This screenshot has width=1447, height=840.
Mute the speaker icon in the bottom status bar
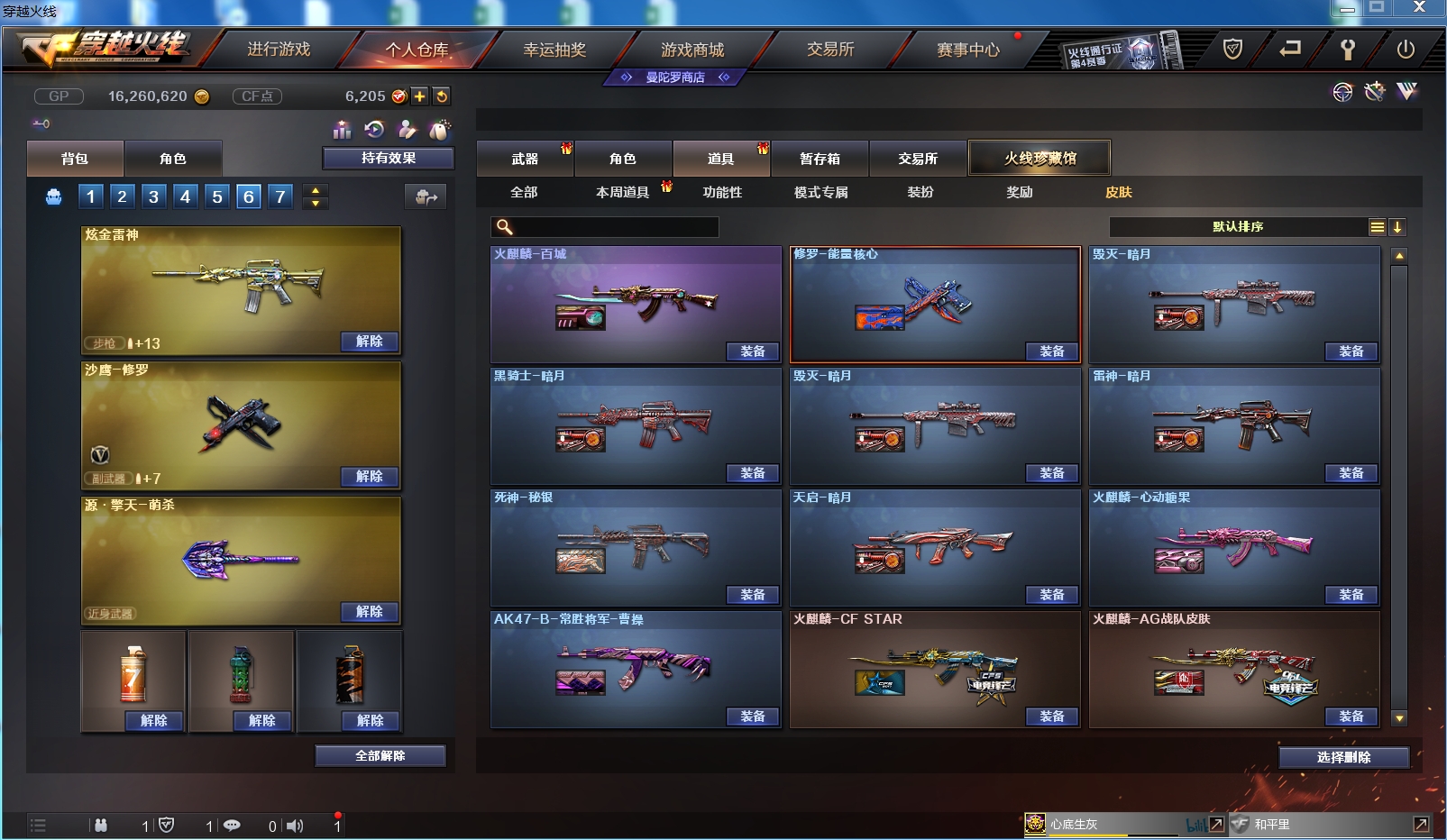coord(295,825)
